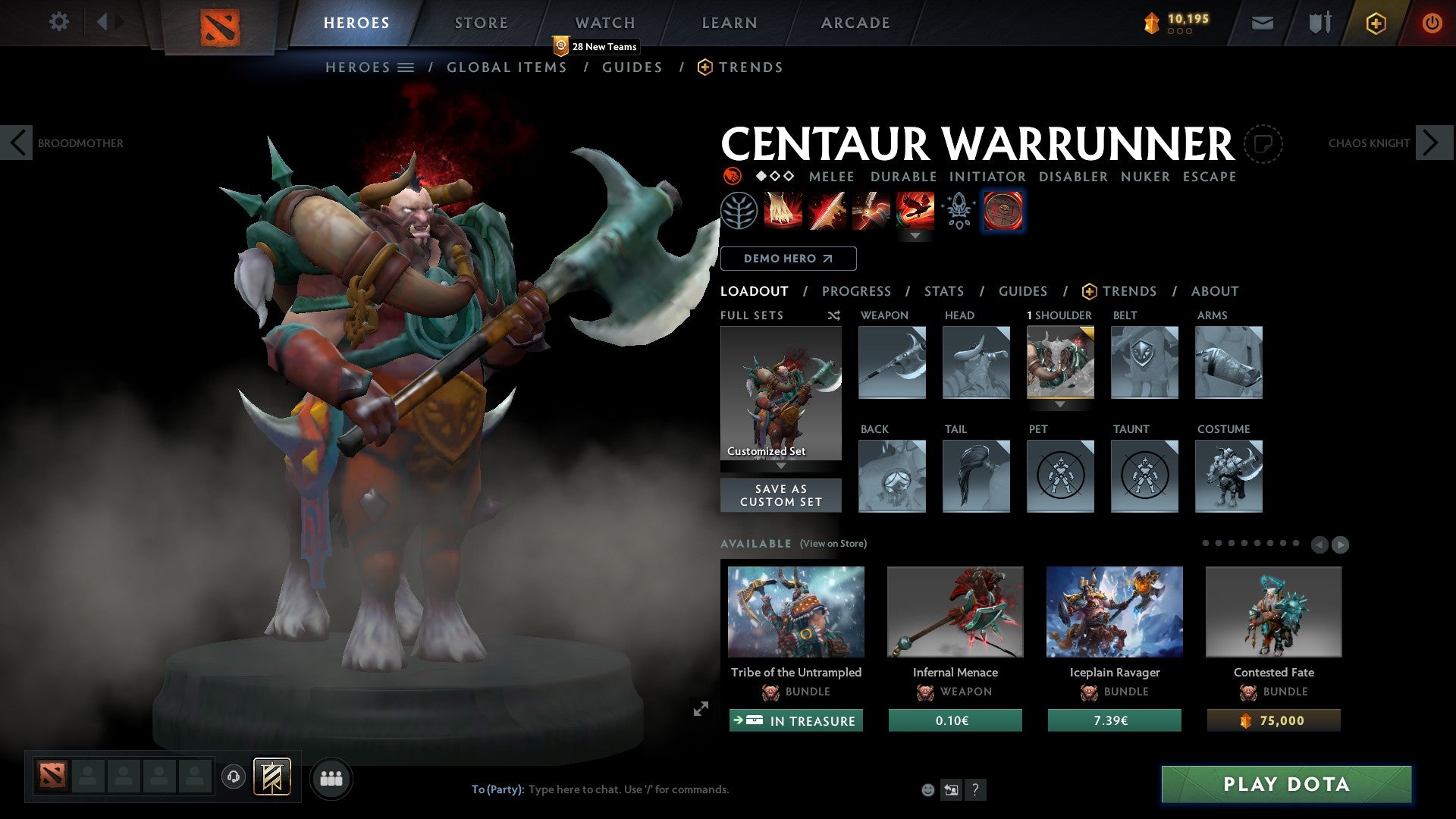
Task: Open the party members icon near Play Dota
Action: coord(331,777)
